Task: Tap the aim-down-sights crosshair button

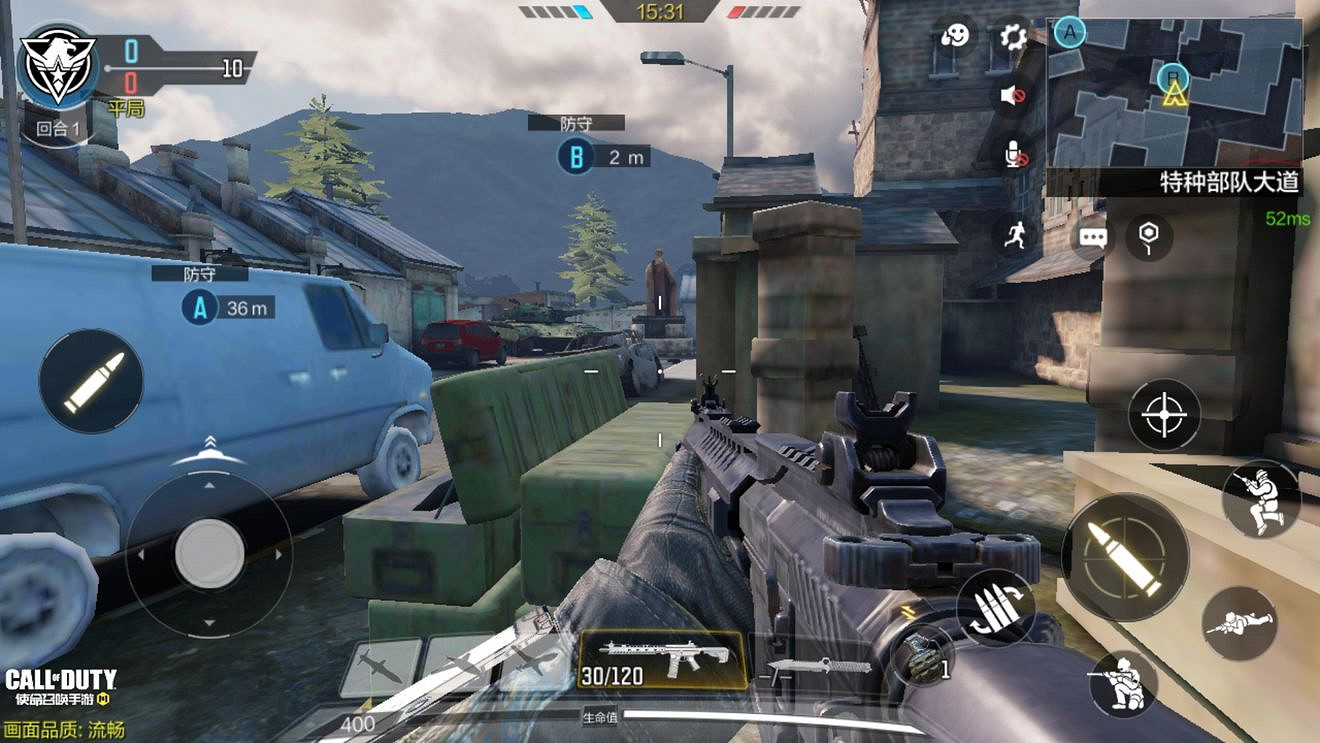Action: coord(1164,415)
